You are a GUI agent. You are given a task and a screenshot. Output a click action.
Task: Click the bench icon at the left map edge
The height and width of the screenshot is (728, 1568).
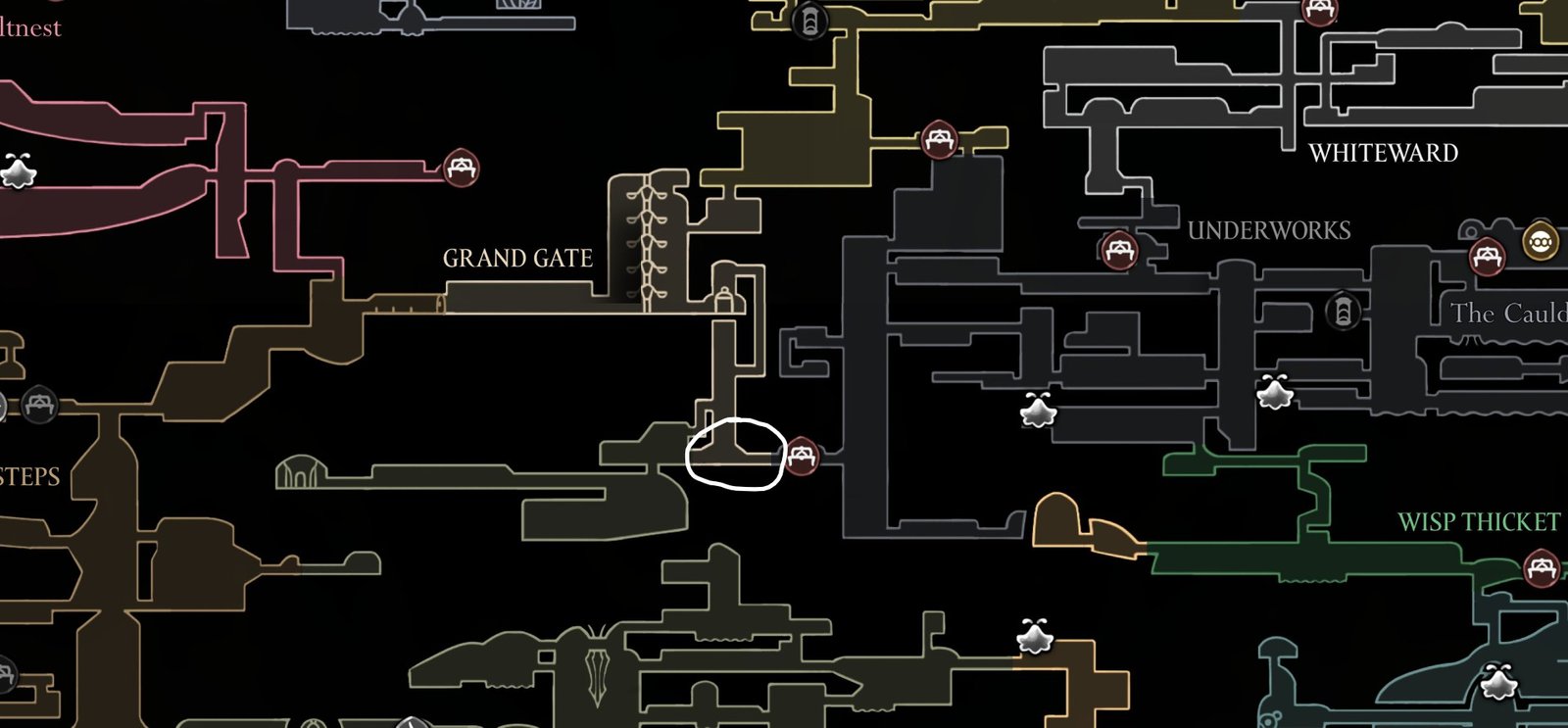[39, 402]
